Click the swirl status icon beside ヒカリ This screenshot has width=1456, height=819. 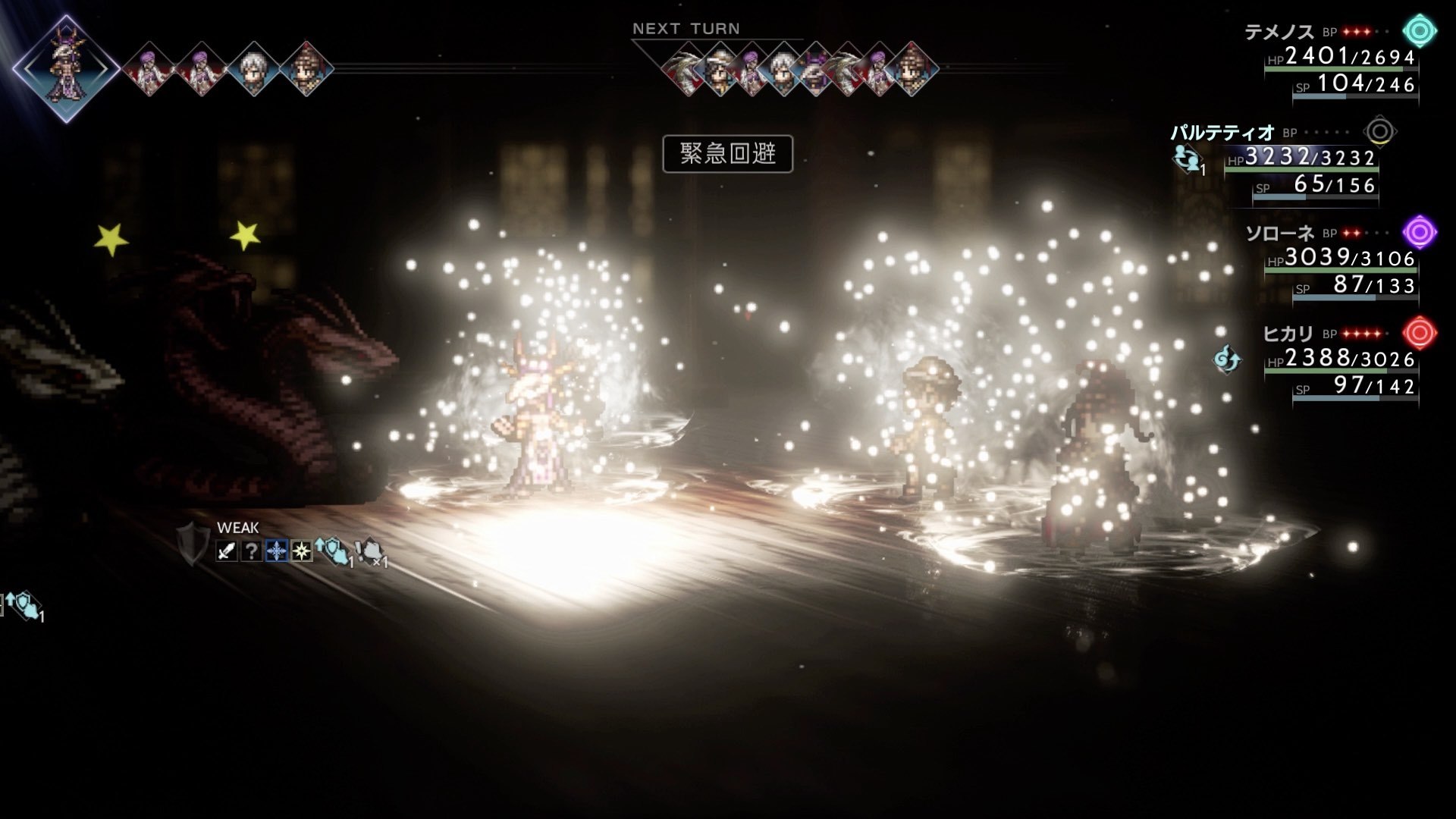(1226, 359)
